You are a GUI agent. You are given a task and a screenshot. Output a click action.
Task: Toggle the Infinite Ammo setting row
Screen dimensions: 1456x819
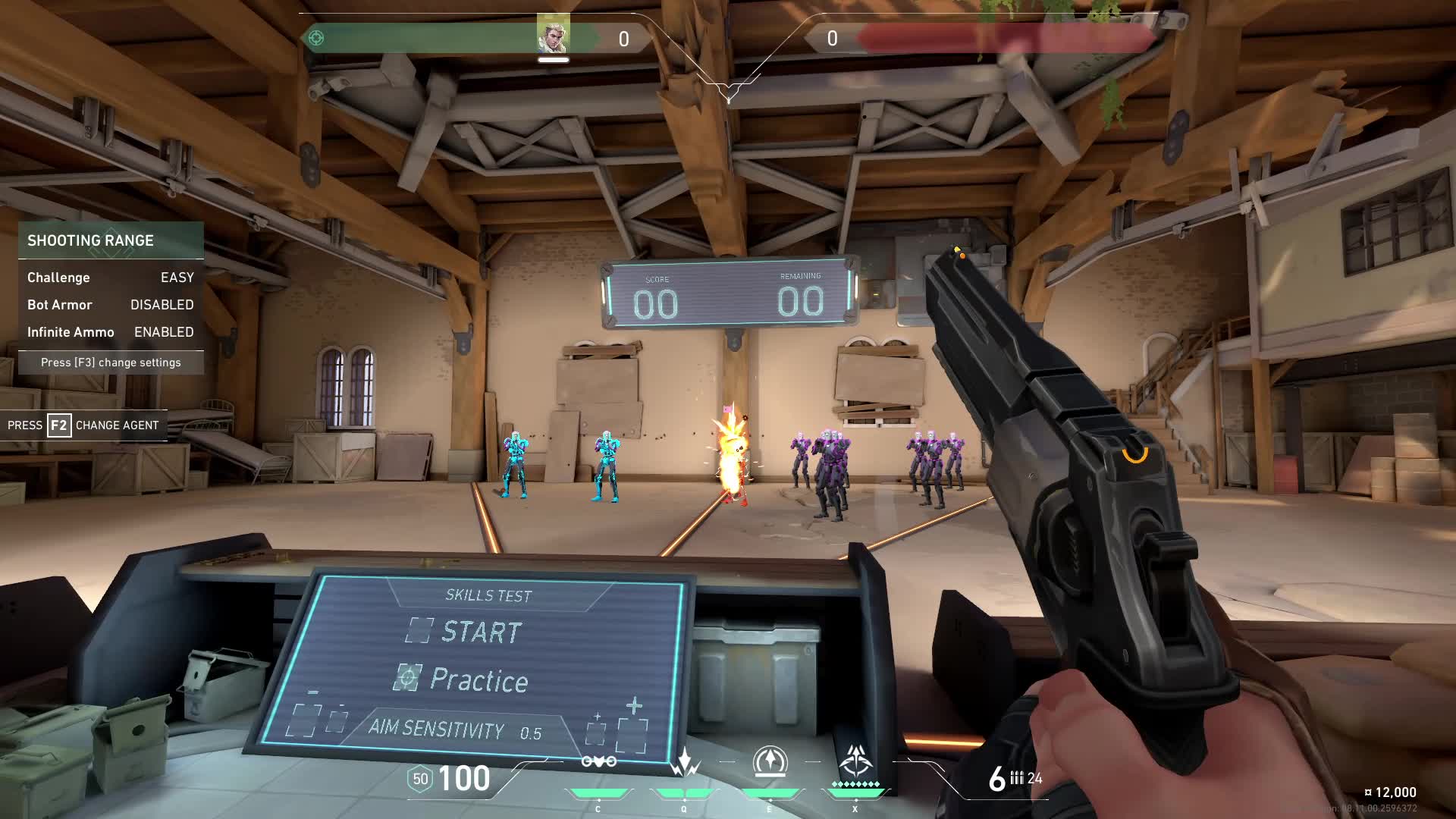tap(111, 332)
